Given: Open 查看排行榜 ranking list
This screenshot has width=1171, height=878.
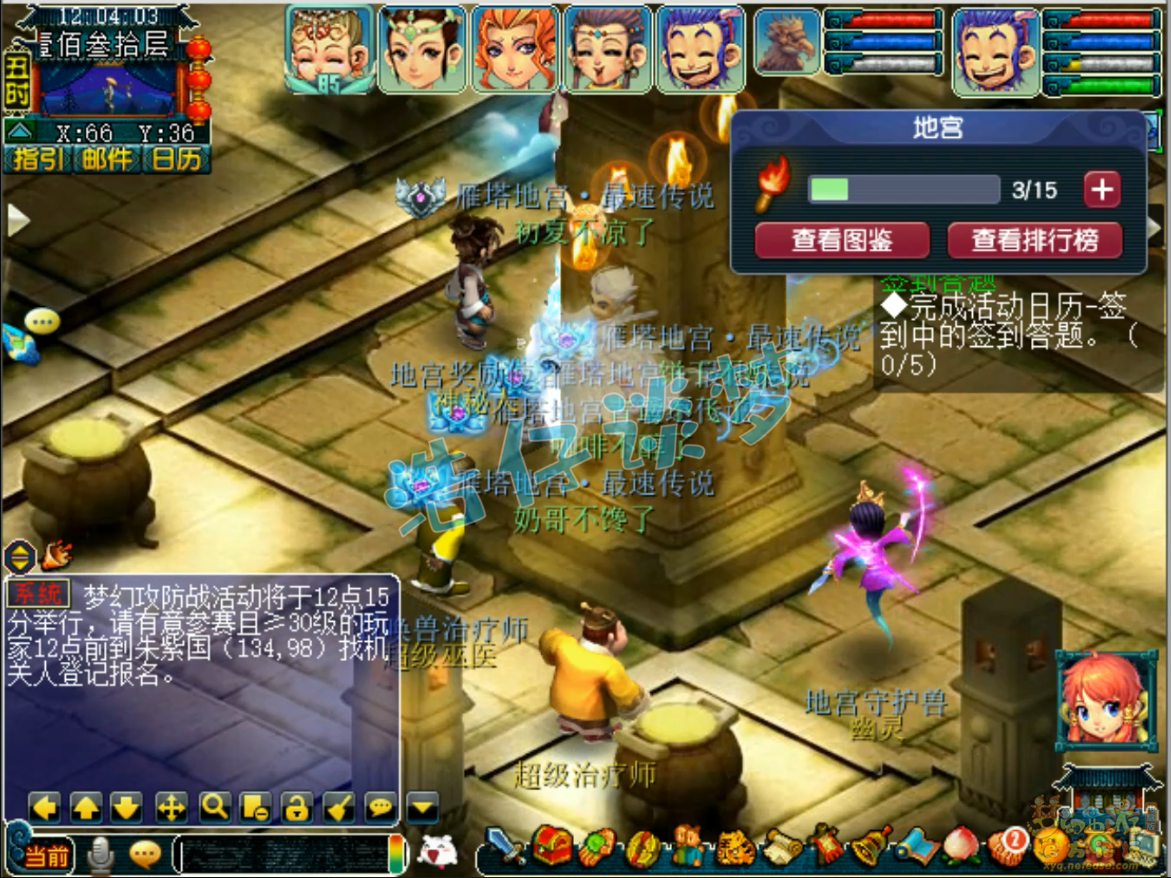Looking at the screenshot, I should coord(1034,240).
